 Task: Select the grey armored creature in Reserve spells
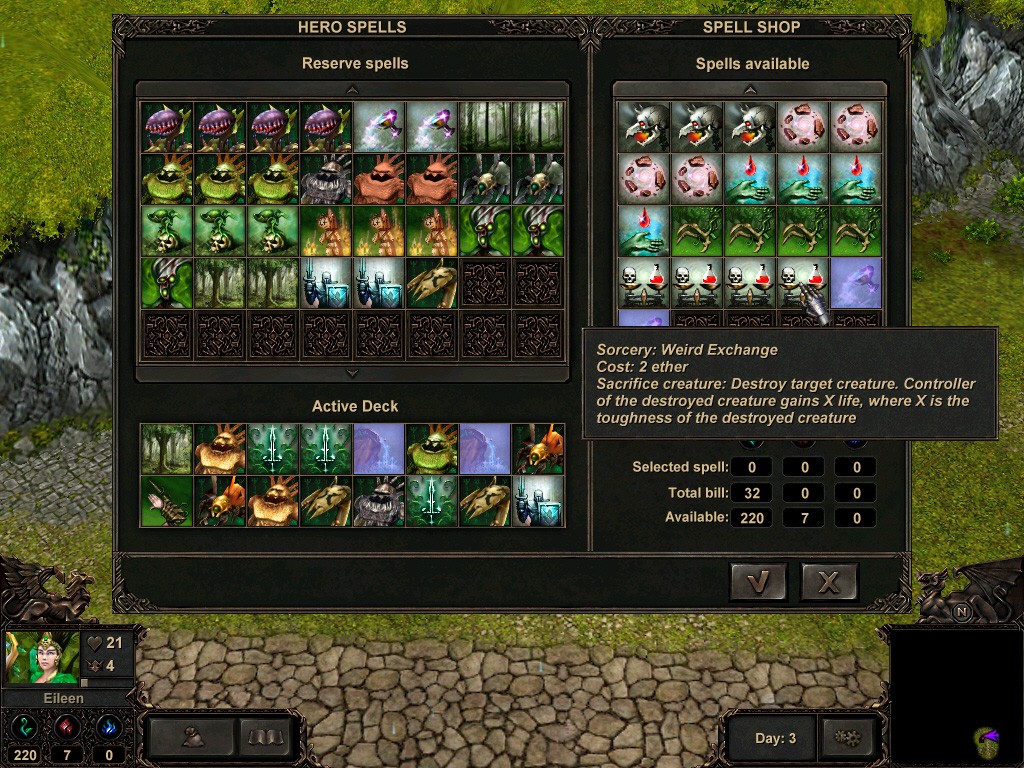[x=326, y=179]
